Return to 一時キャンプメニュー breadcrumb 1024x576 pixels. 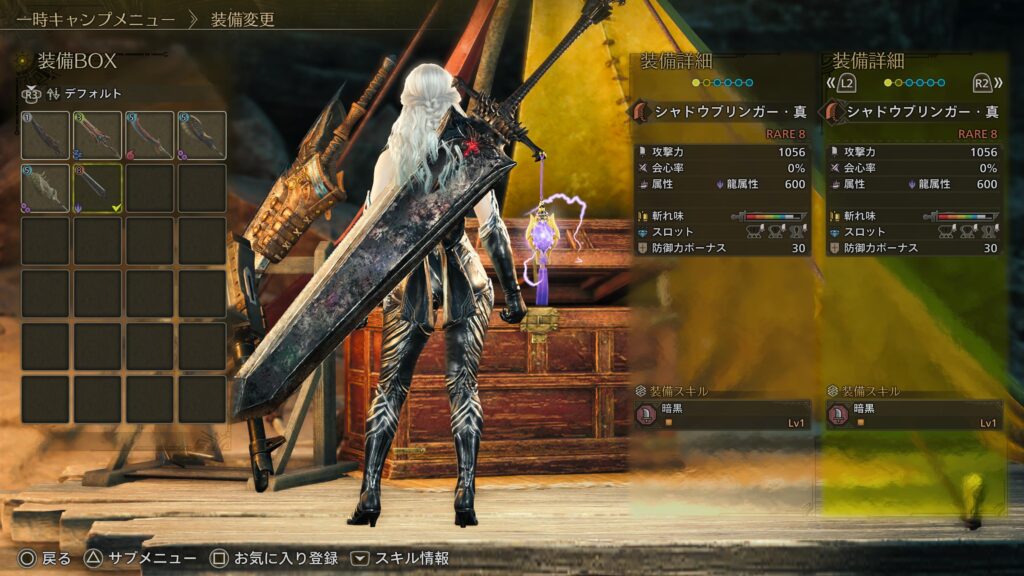(x=96, y=19)
